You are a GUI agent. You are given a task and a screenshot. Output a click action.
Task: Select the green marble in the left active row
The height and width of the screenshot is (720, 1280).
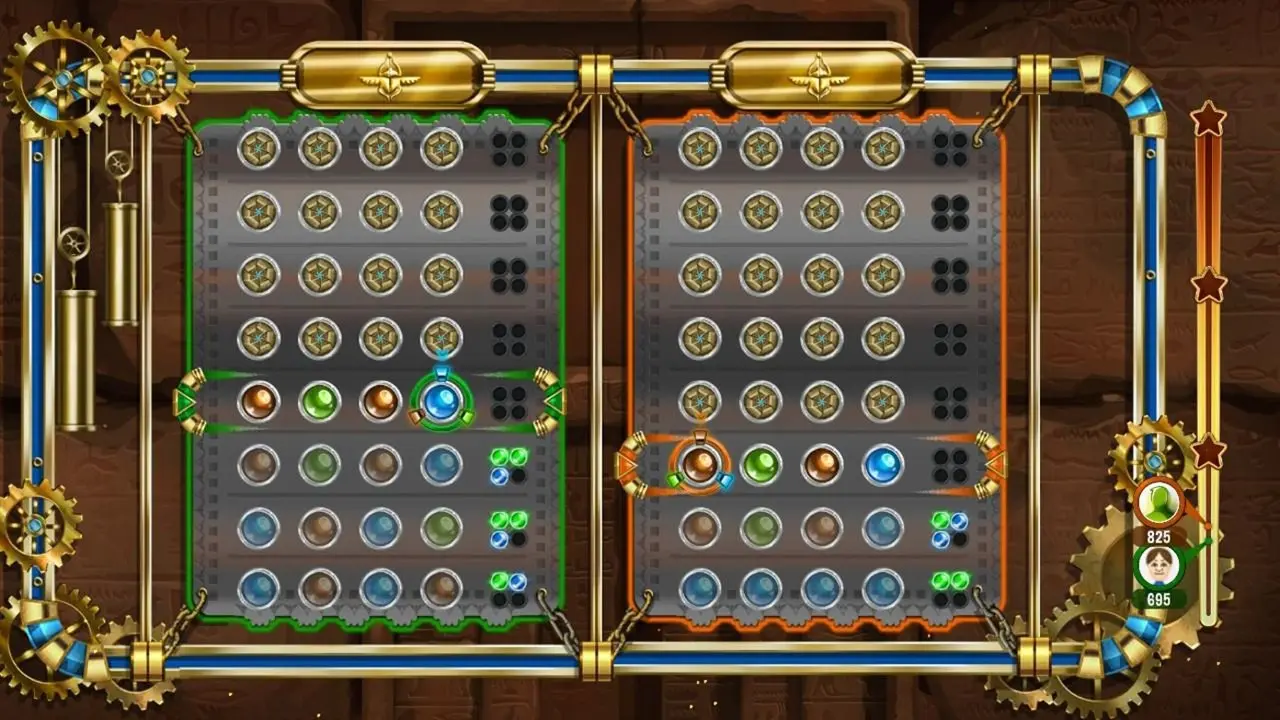[320, 401]
